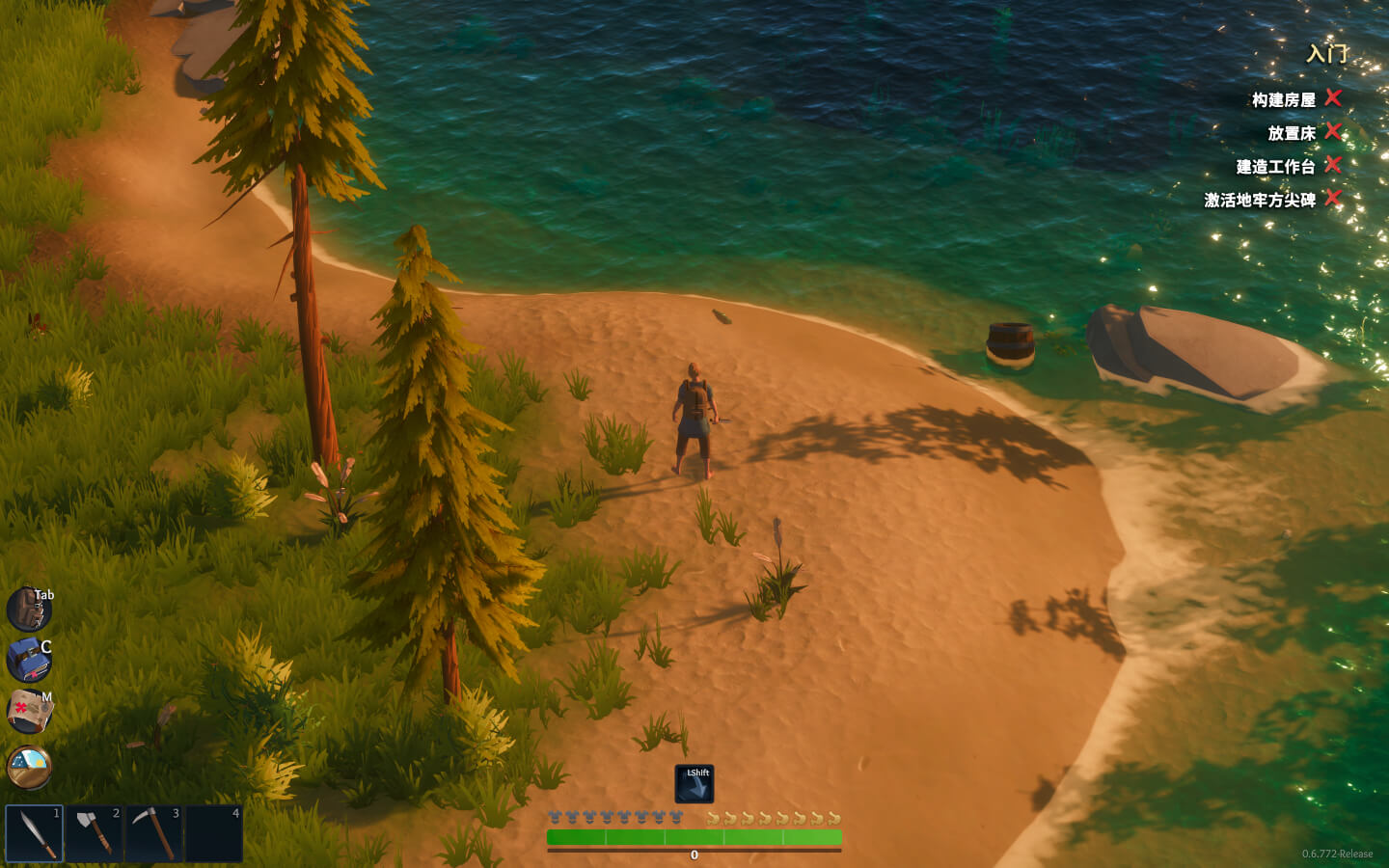Click the 入门 quest tracker title
1389x868 pixels.
point(1326,54)
